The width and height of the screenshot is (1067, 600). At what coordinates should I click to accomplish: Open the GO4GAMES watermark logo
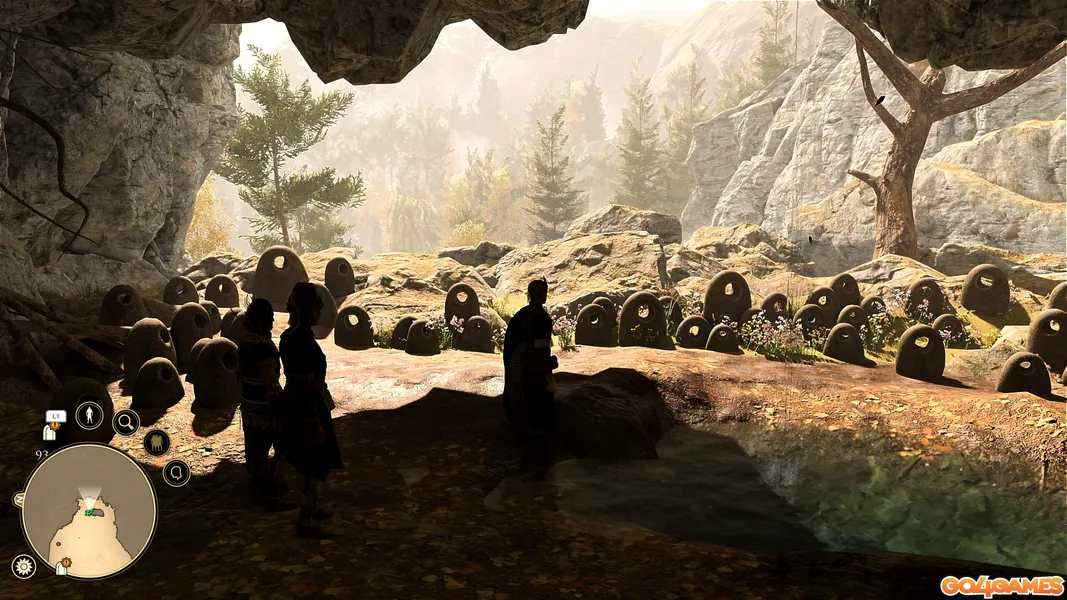(1000, 585)
